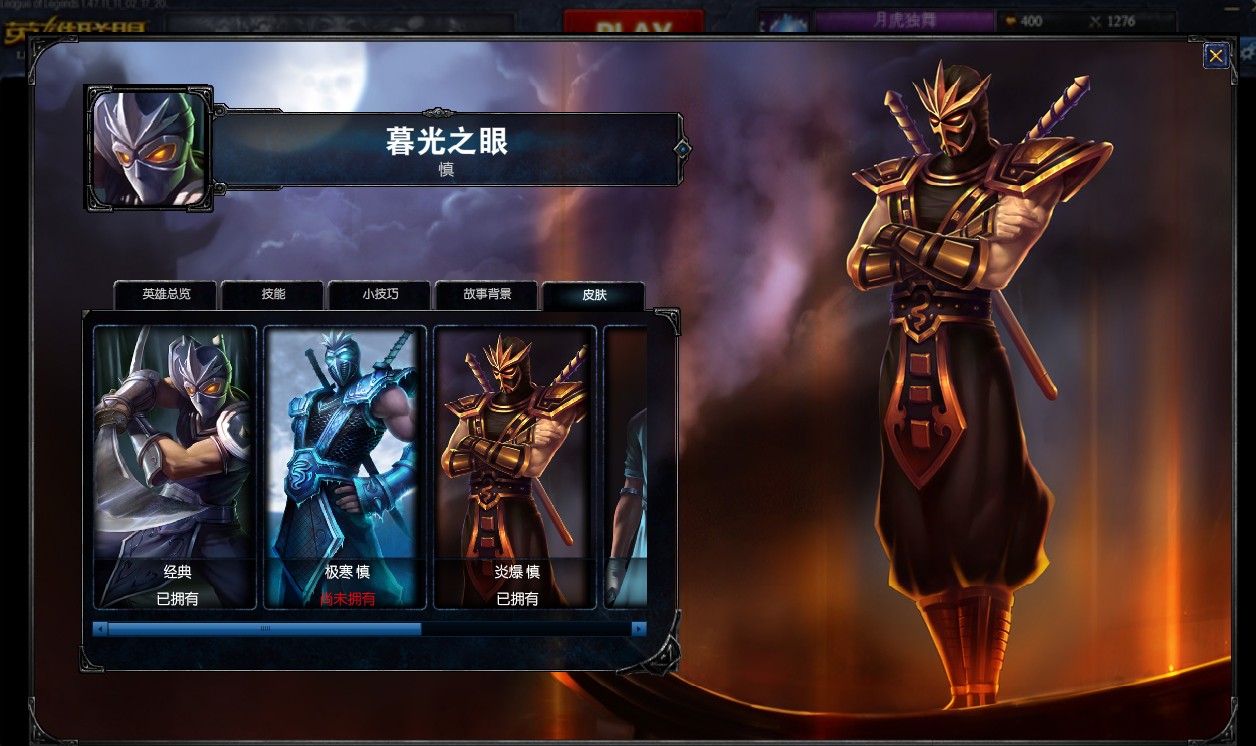Image resolution: width=1256 pixels, height=746 pixels.
Task: Click the red PLAY button
Action: (633, 24)
